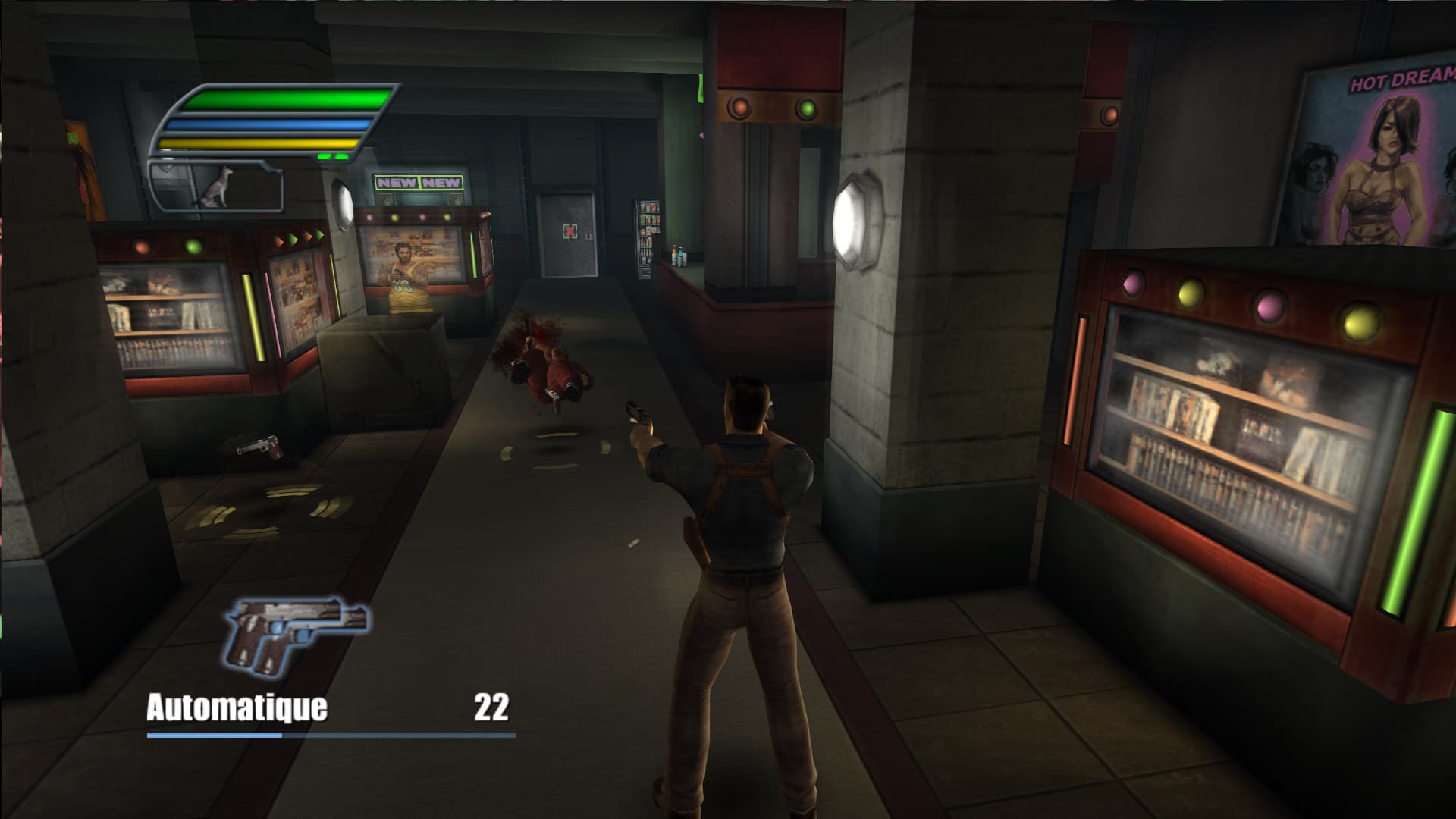Click the red arrow chevron on the left kiosk
This screenshot has width=1456, height=819.
pyautogui.click(x=279, y=241)
